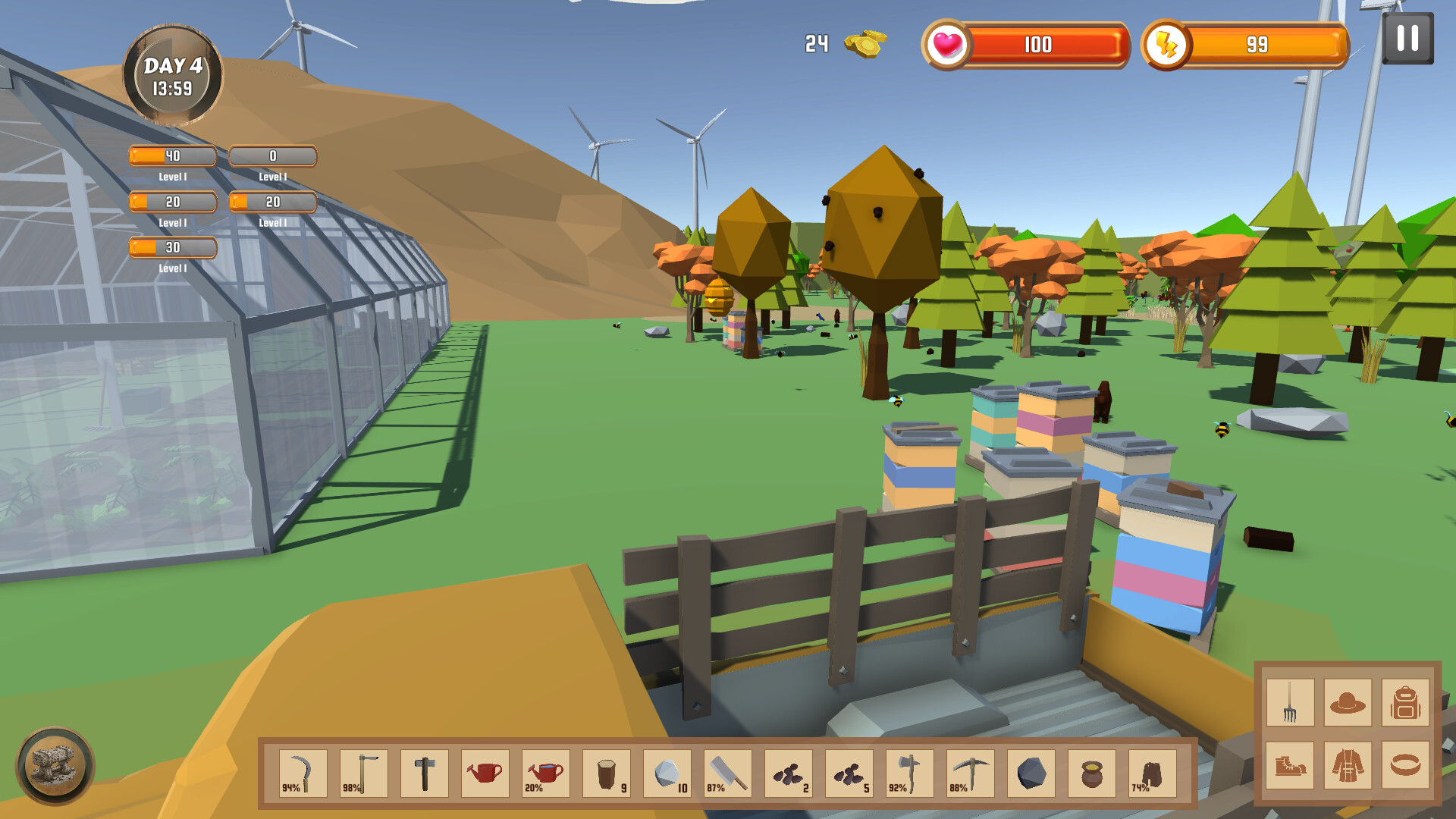Select the pitchfork in the equipment panel
The width and height of the screenshot is (1456, 819).
tap(1289, 701)
